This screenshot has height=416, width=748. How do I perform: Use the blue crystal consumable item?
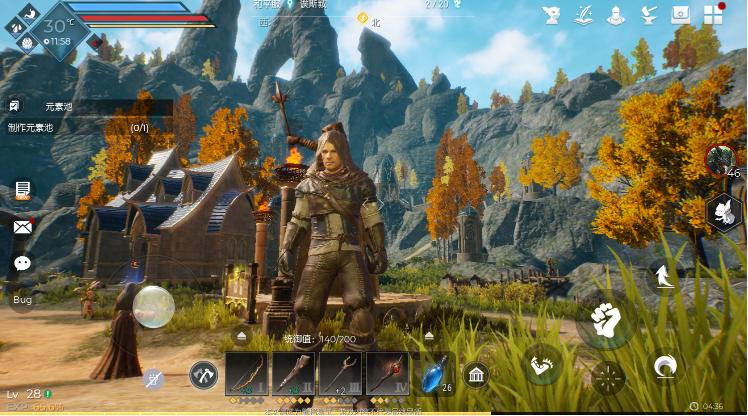coord(434,374)
